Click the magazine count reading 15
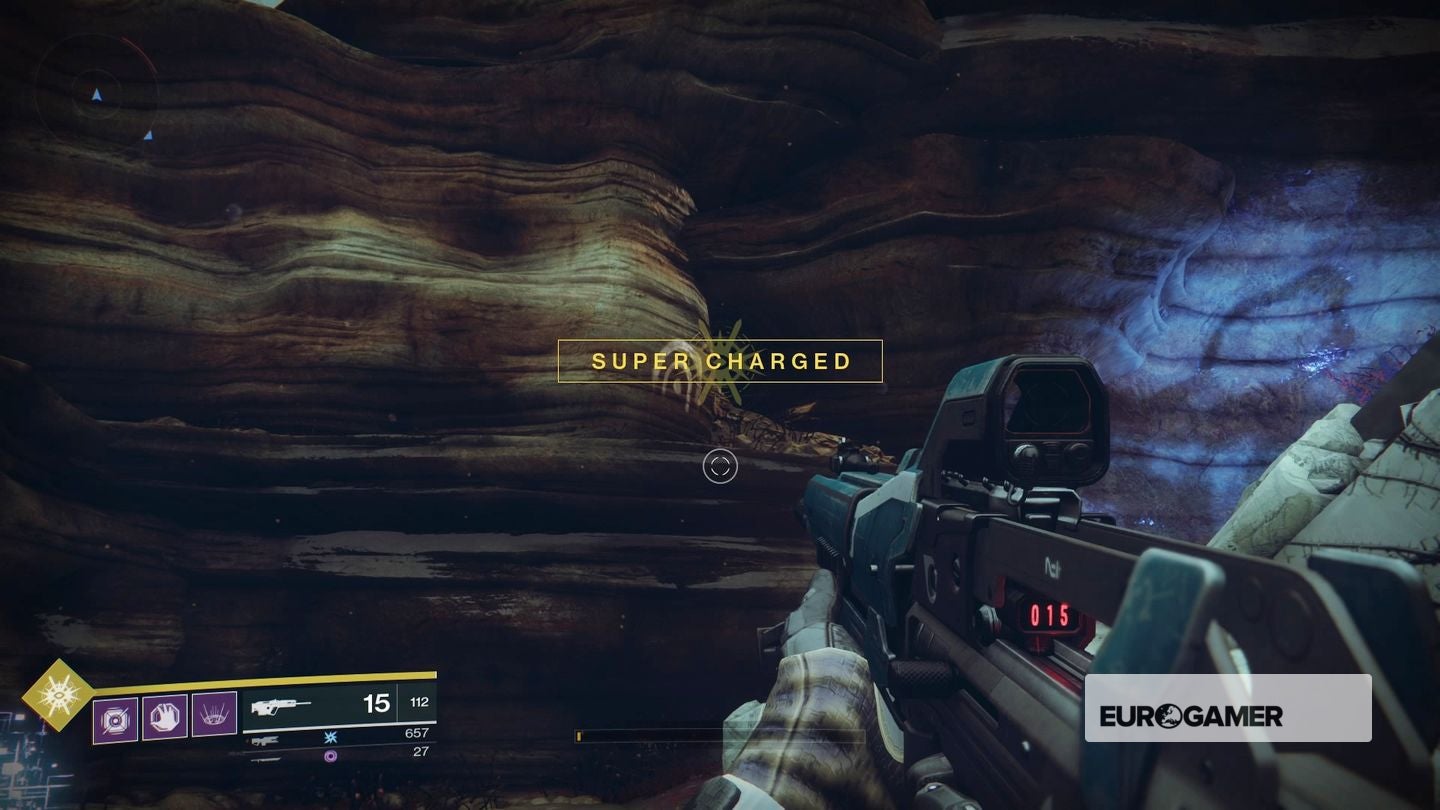The image size is (1440, 810). 377,704
